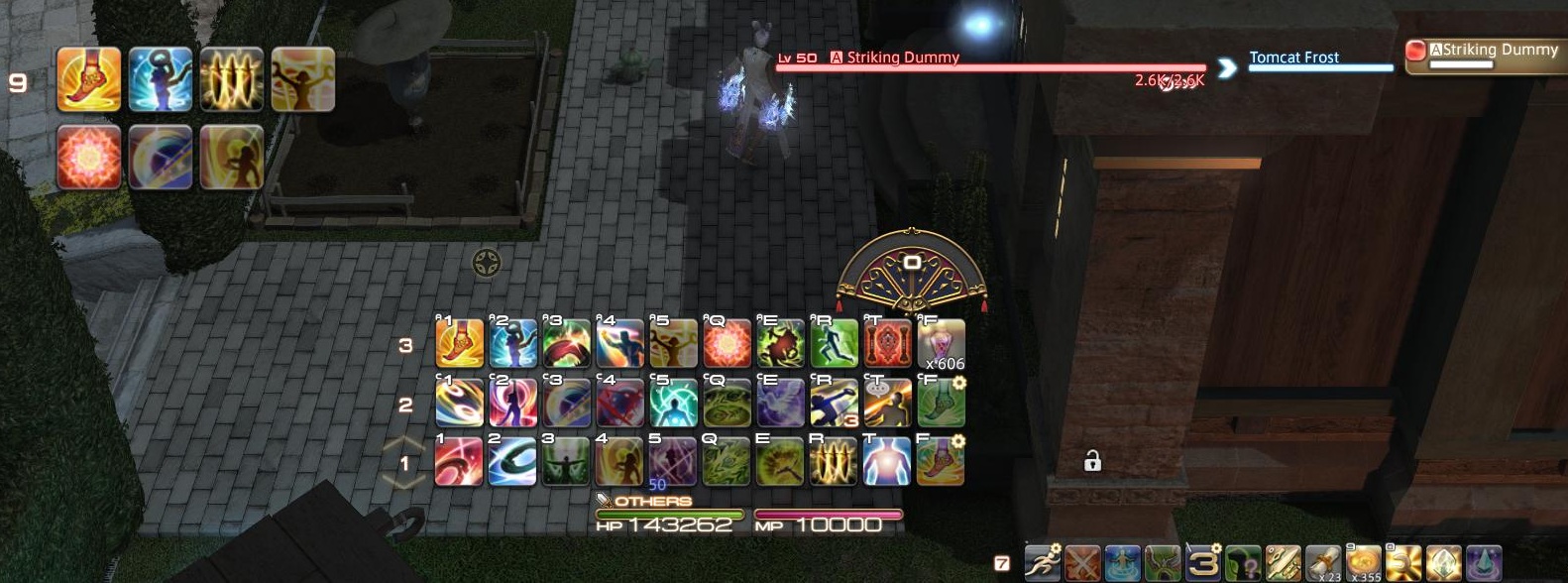
Task: Toggle the white padlock icon
Action: (x=1092, y=460)
